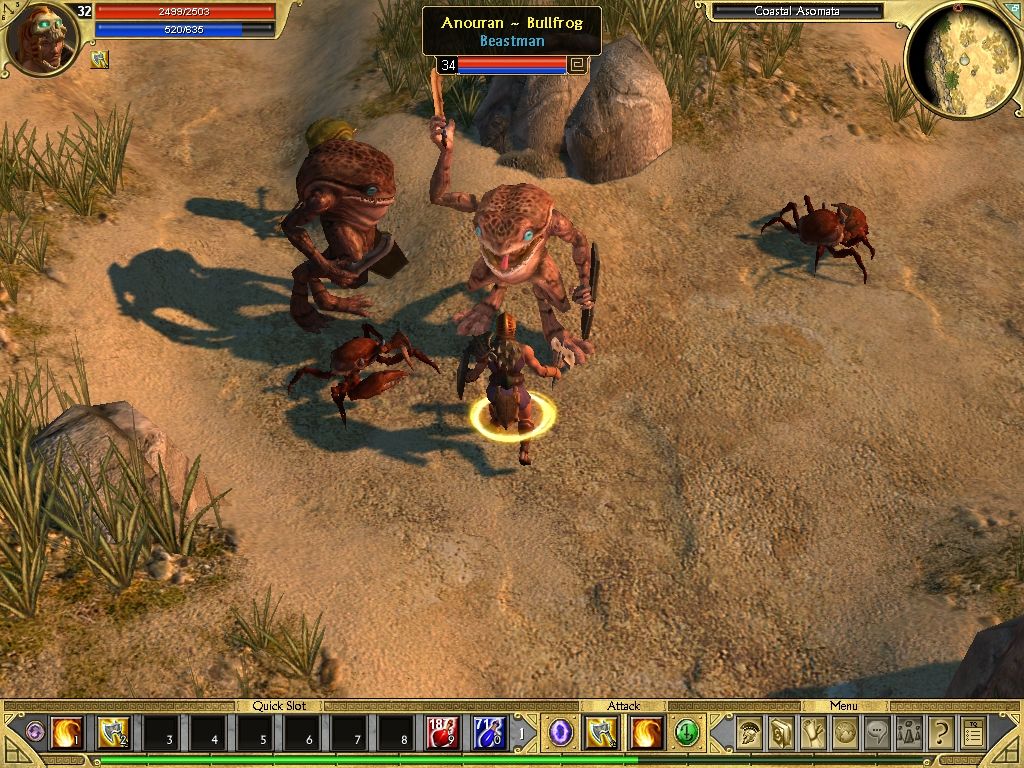1024x768 pixels.
Task: Open the TQ options list menu
Action: click(x=973, y=733)
